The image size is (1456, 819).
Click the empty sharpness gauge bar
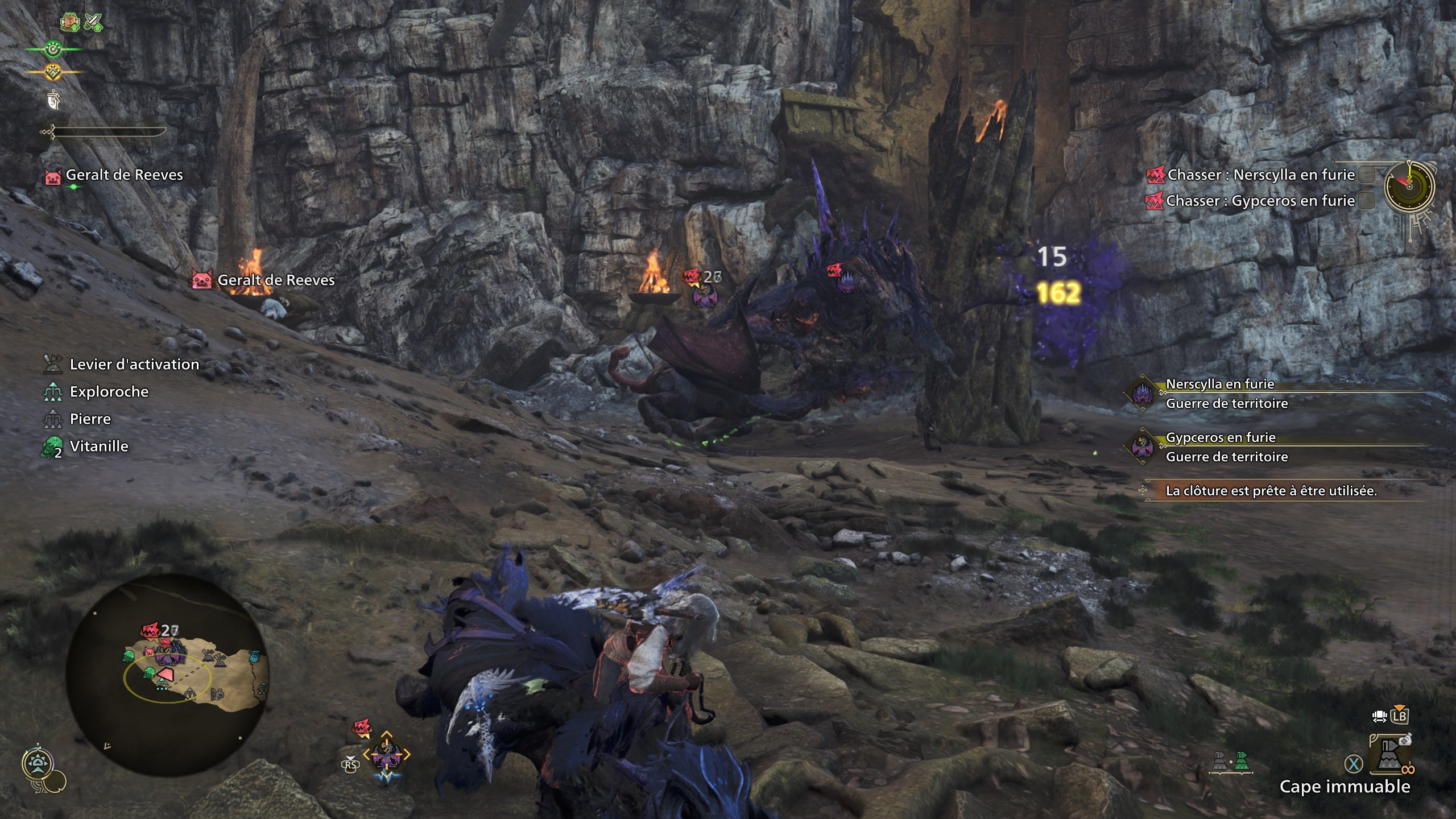click(x=108, y=132)
